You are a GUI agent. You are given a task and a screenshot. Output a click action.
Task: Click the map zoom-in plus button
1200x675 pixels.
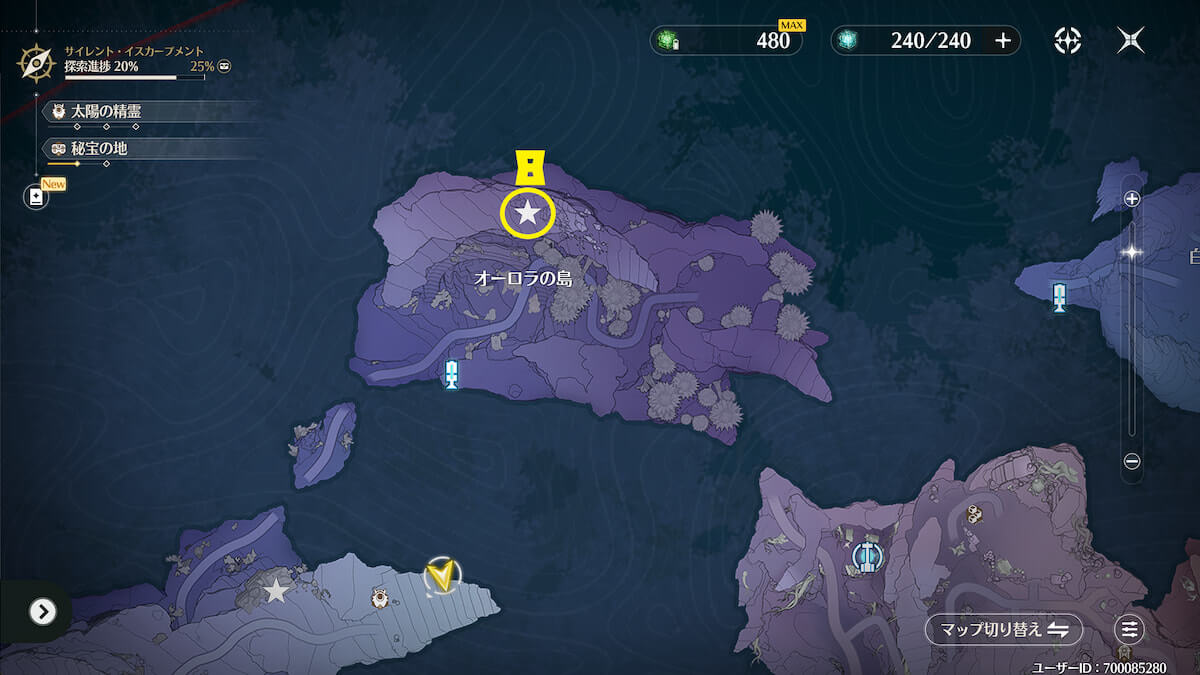[x=1132, y=199]
